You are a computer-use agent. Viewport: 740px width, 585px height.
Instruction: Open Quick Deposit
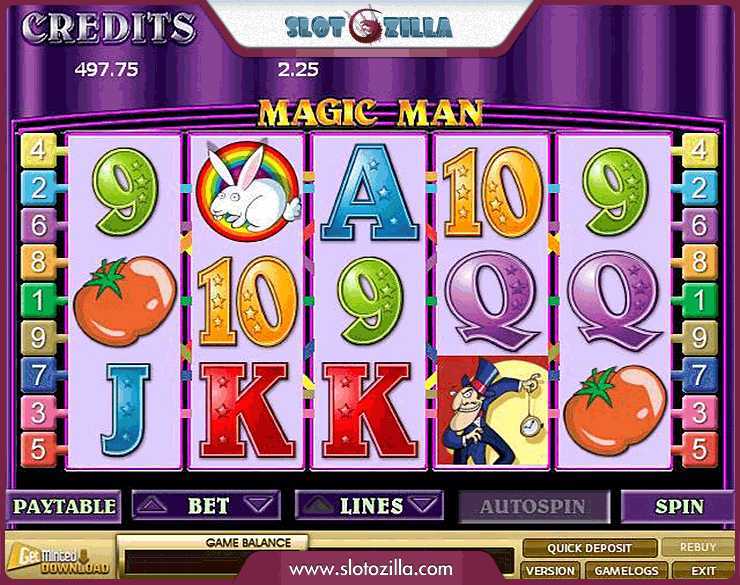[589, 548]
